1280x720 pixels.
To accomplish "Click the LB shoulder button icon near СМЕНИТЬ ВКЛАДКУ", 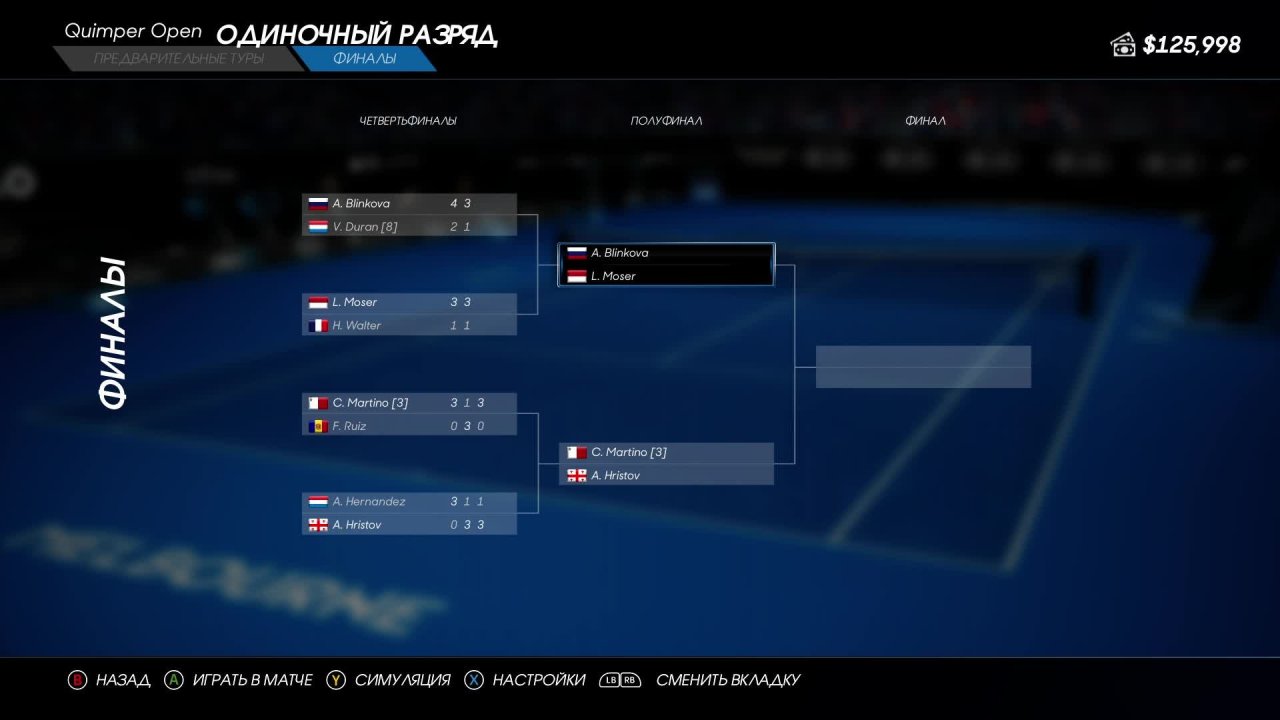I will click(612, 679).
